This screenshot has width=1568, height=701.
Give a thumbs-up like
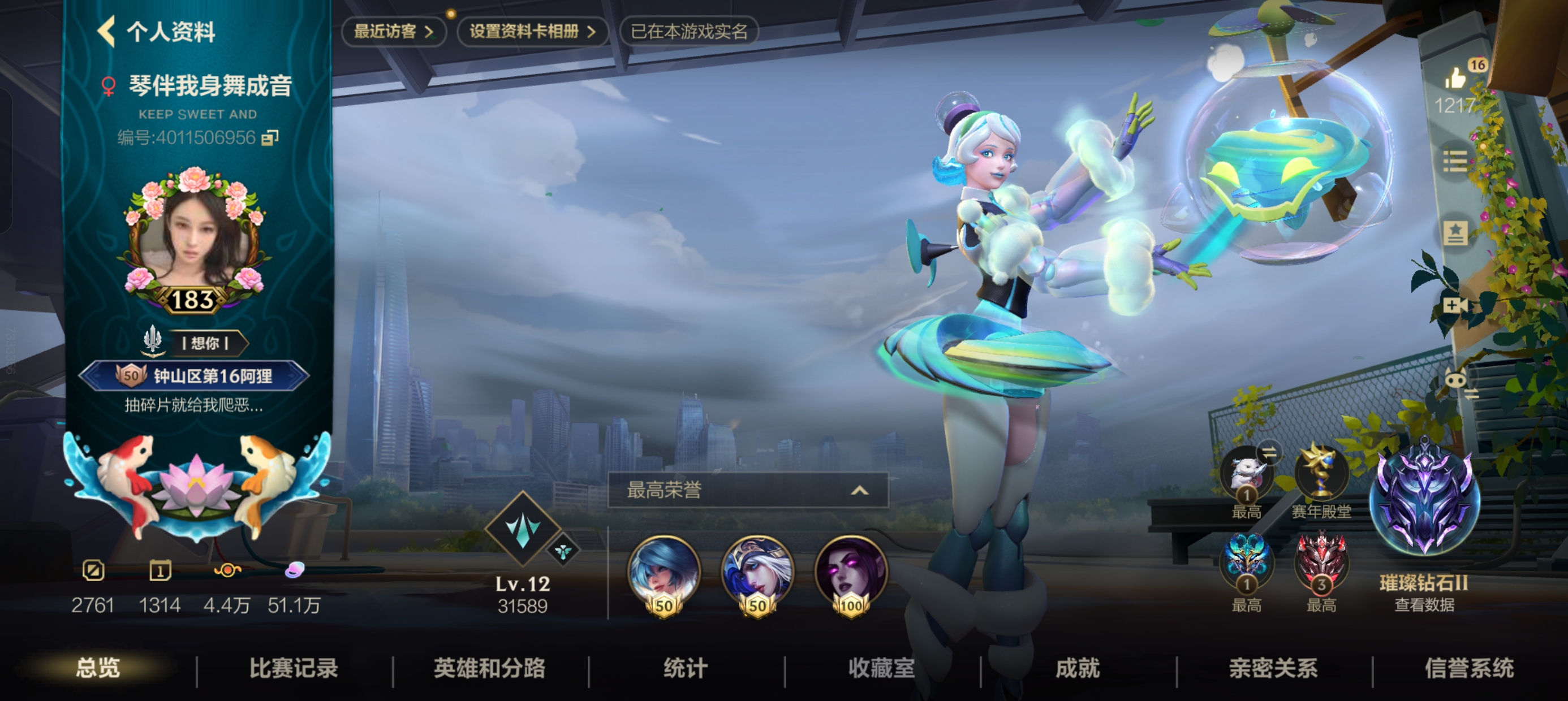1455,79
